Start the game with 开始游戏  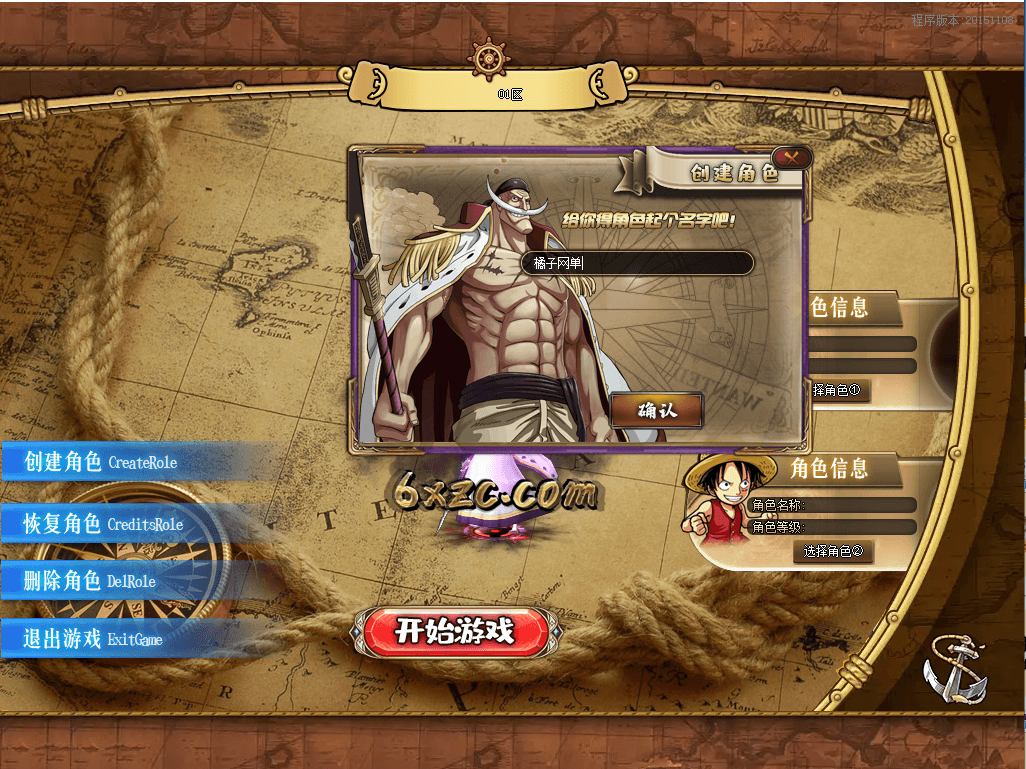[x=455, y=631]
